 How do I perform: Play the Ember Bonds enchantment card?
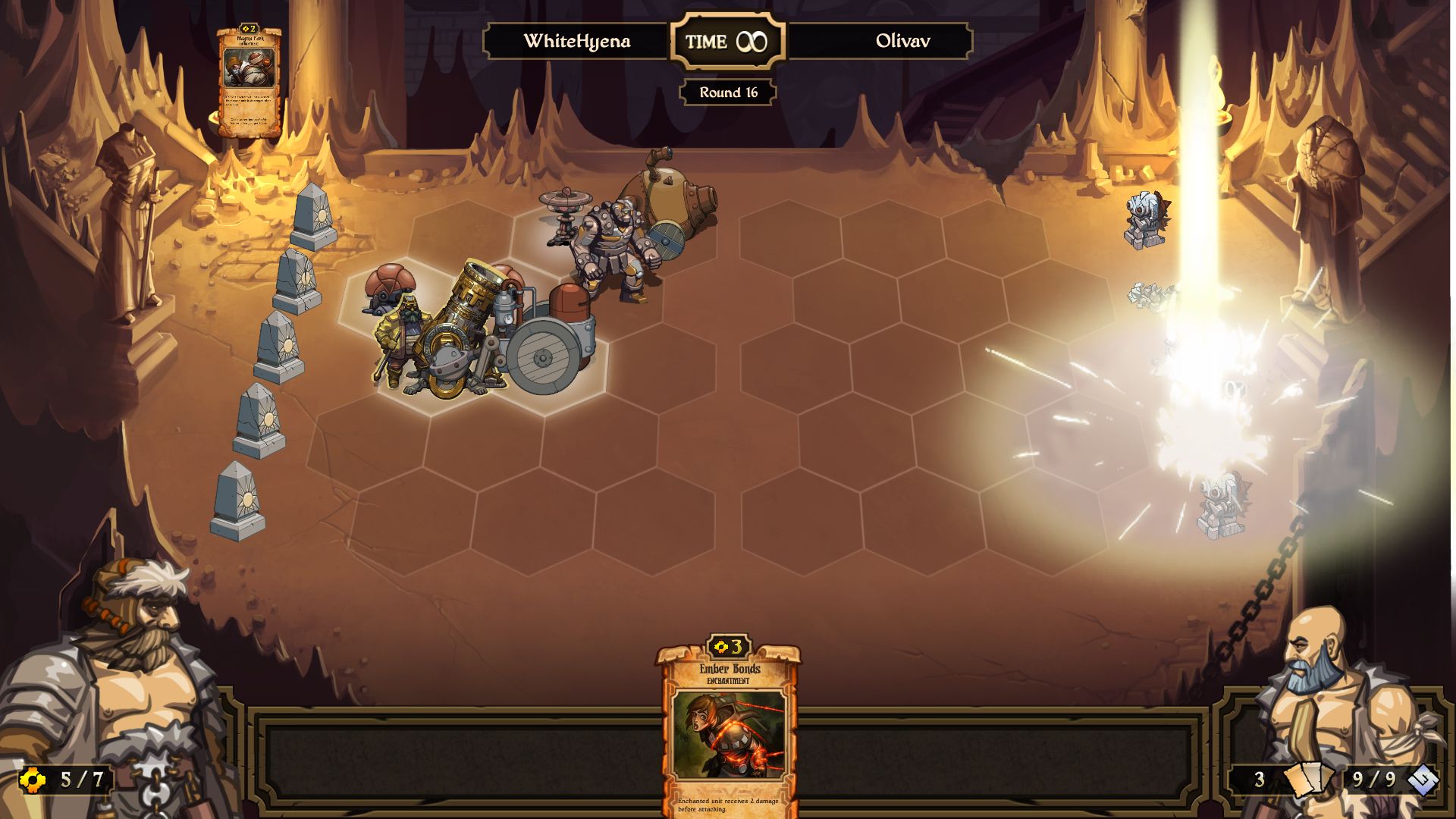[726, 728]
